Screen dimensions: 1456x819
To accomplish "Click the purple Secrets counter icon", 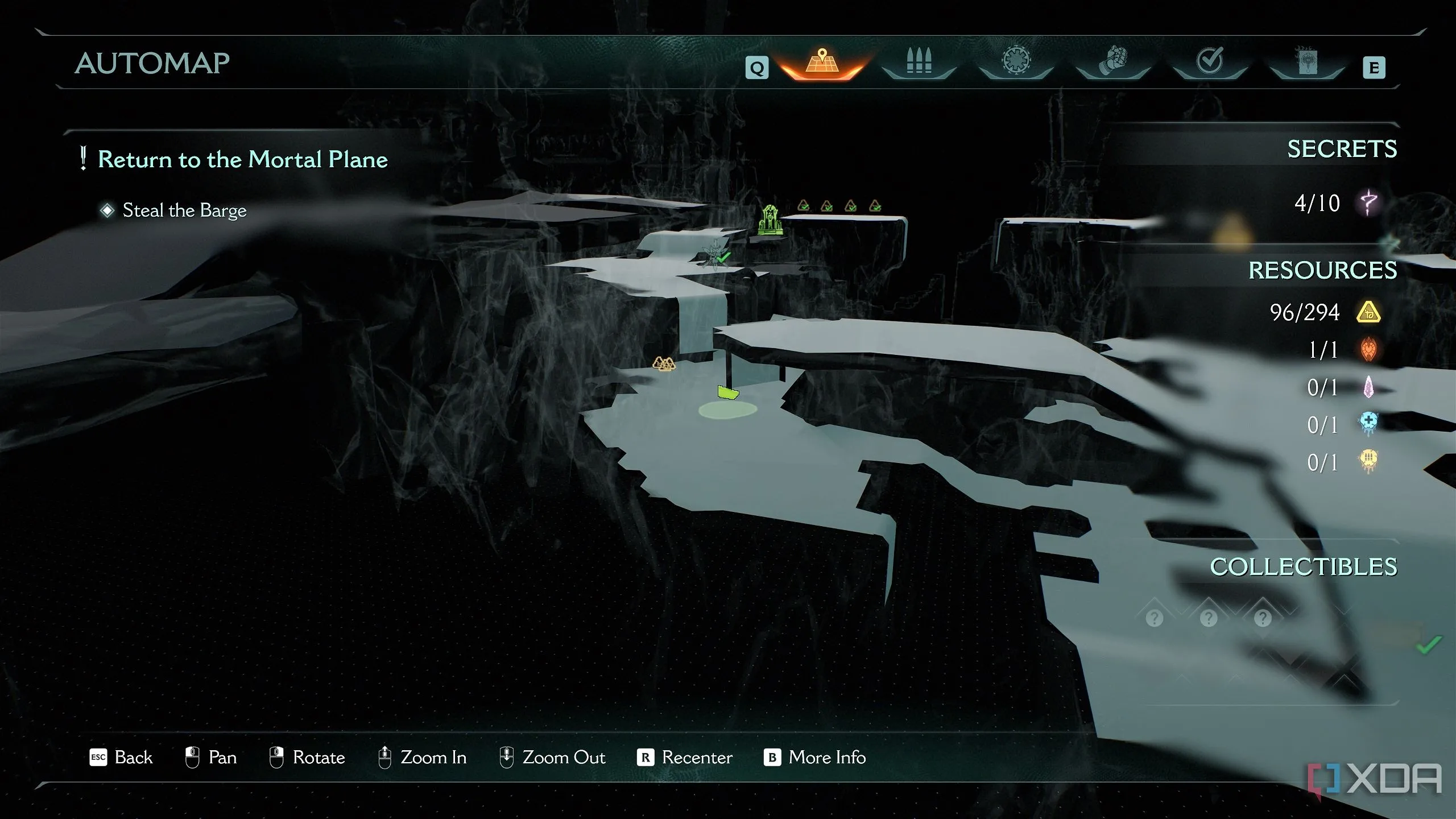I will (1368, 203).
